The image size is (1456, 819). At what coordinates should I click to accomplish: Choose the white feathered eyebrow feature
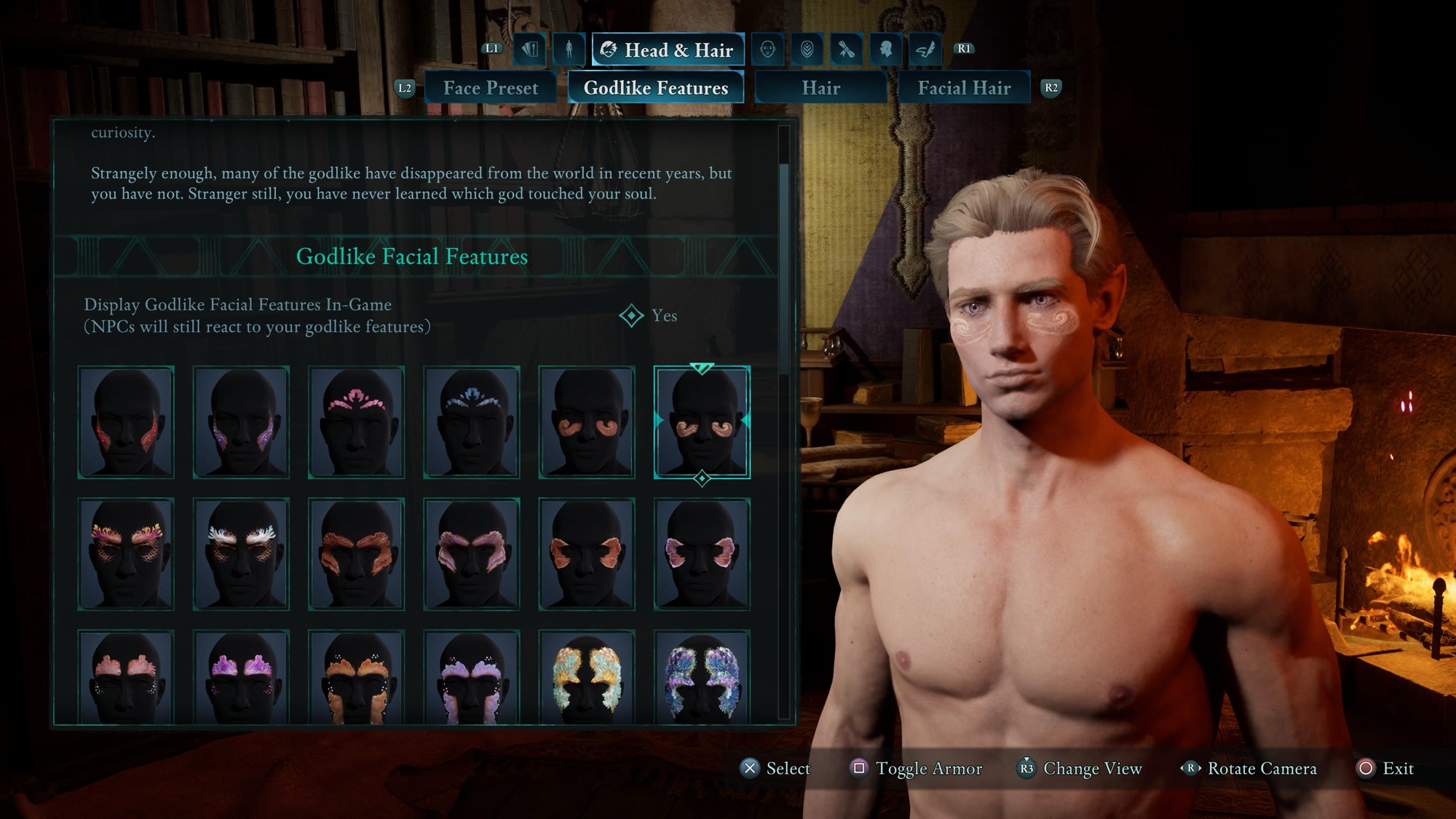pos(241,553)
